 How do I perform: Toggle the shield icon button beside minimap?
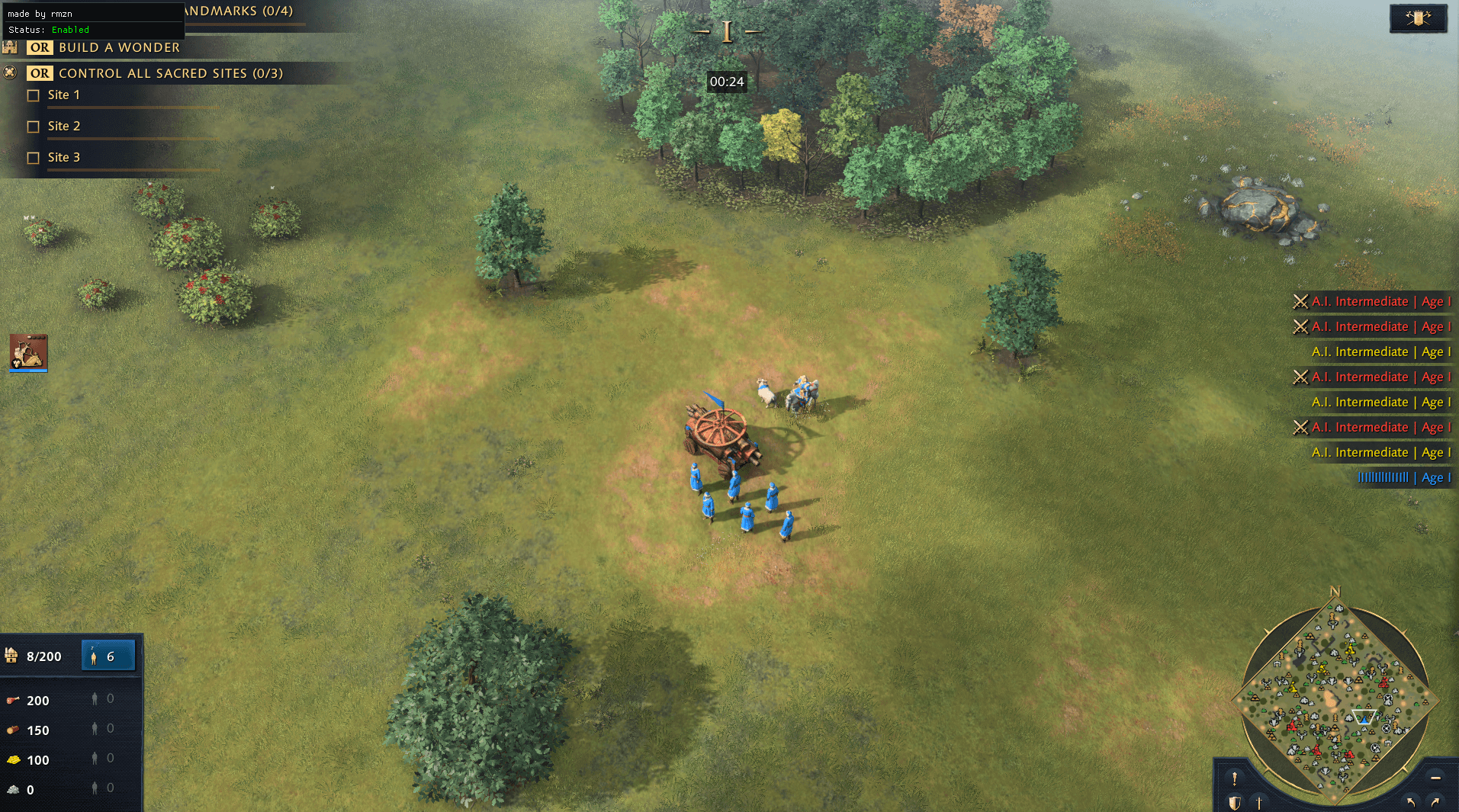(1234, 803)
